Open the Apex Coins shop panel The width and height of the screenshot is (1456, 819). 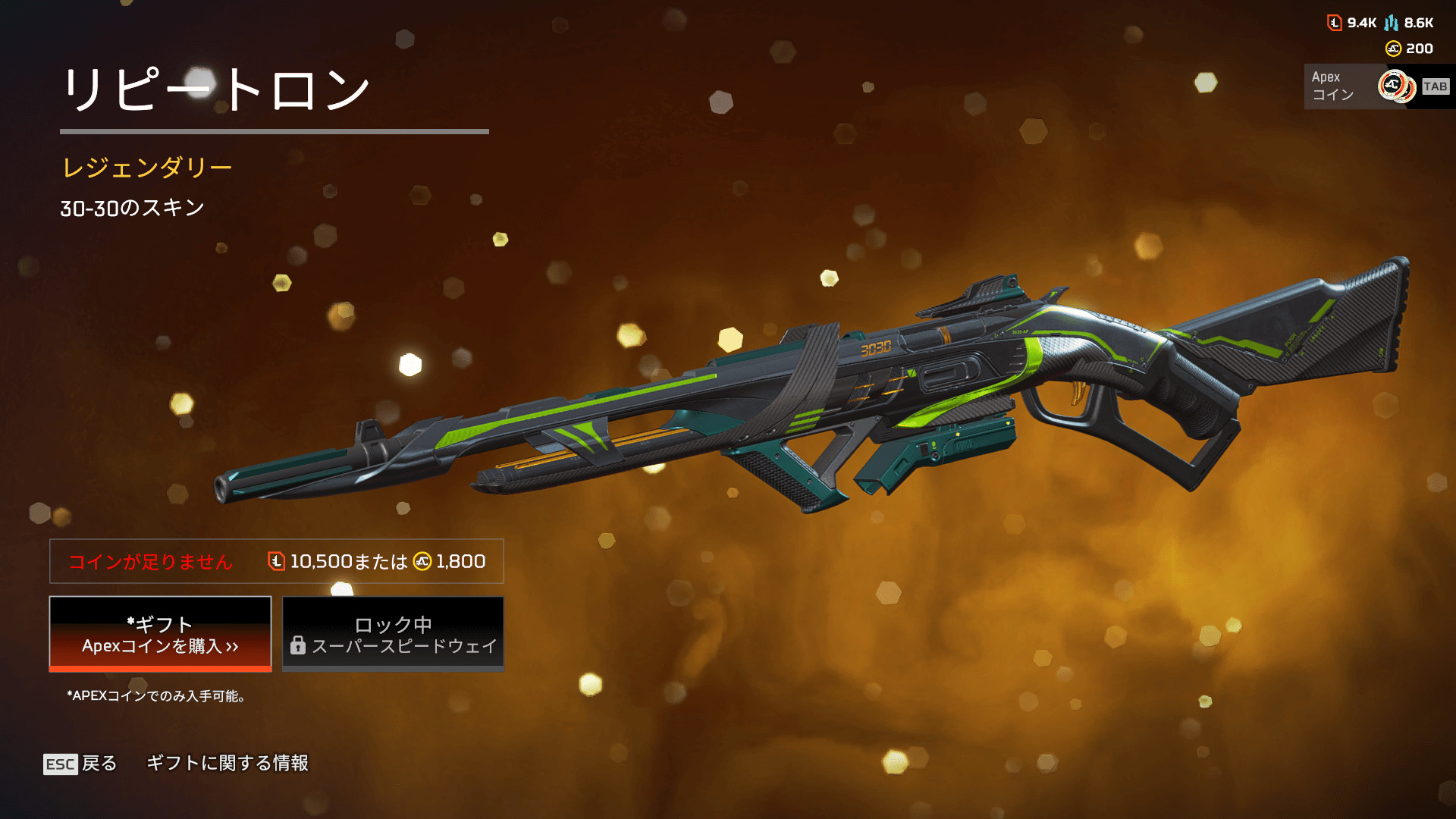1376,86
